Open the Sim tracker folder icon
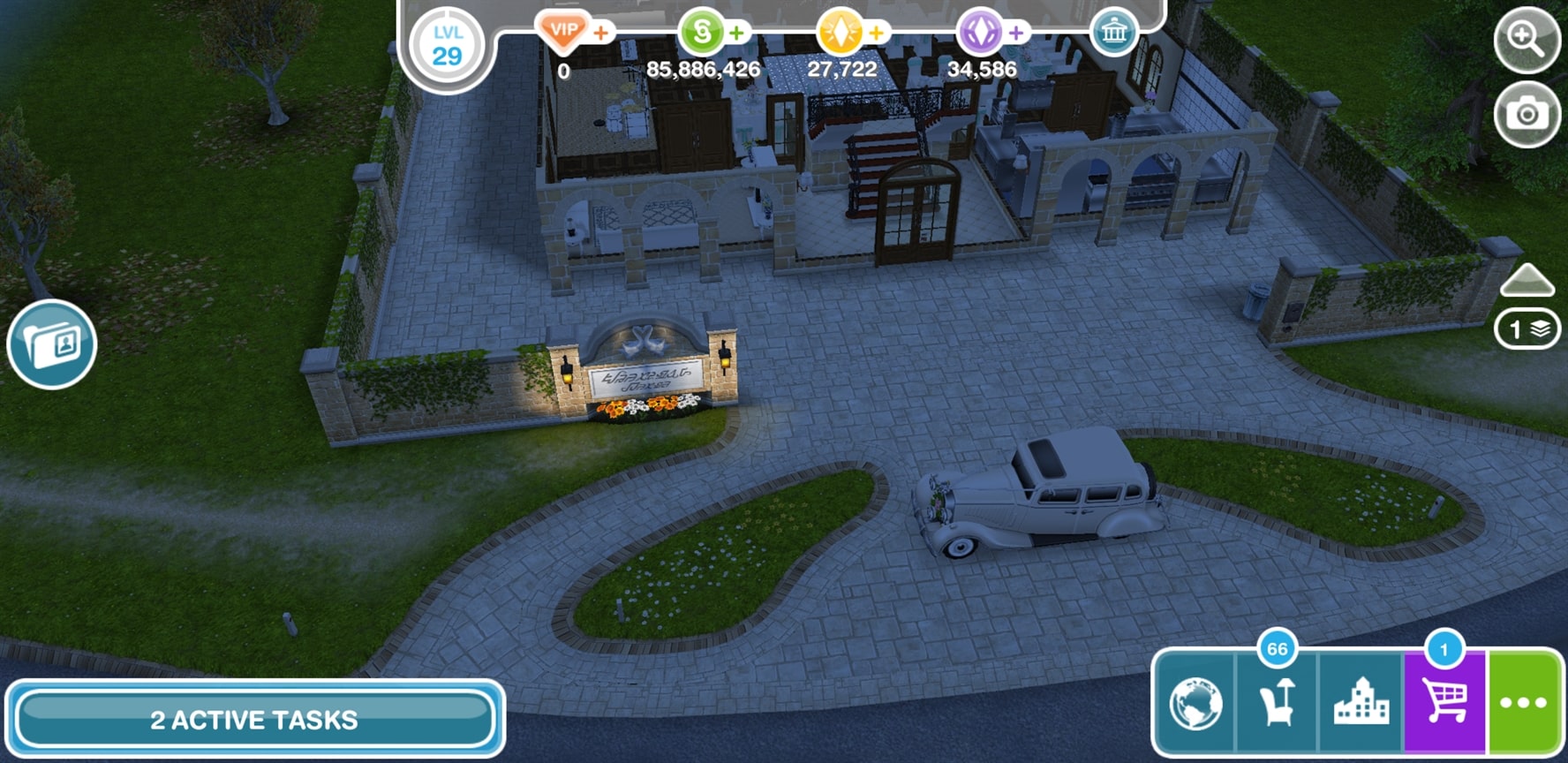Viewport: 1568px width, 763px height. pos(53,344)
